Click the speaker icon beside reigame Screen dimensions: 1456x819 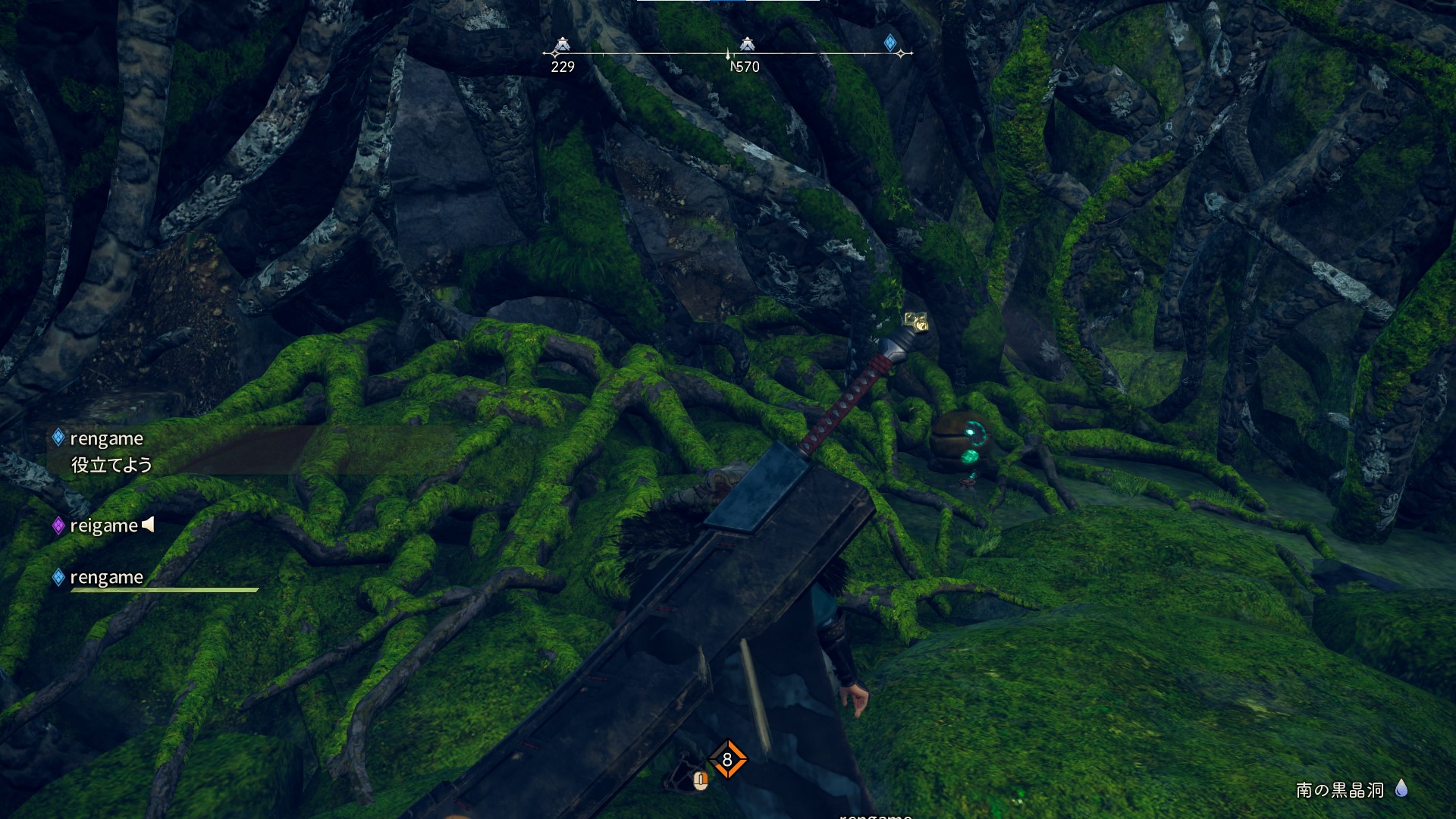click(x=149, y=524)
